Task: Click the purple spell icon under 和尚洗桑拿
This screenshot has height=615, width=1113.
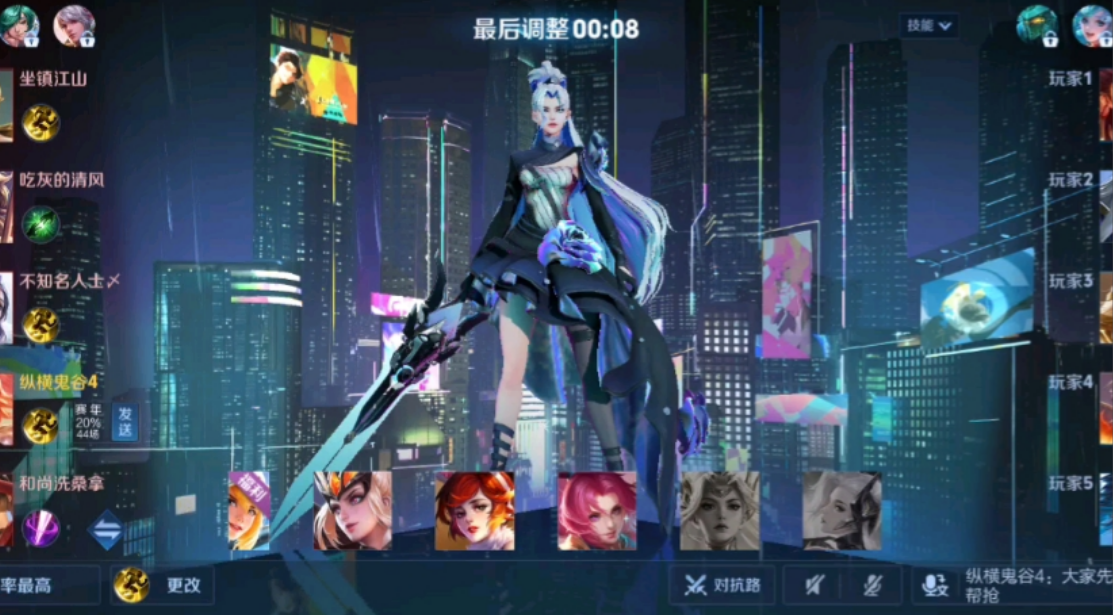Action: click(41, 528)
